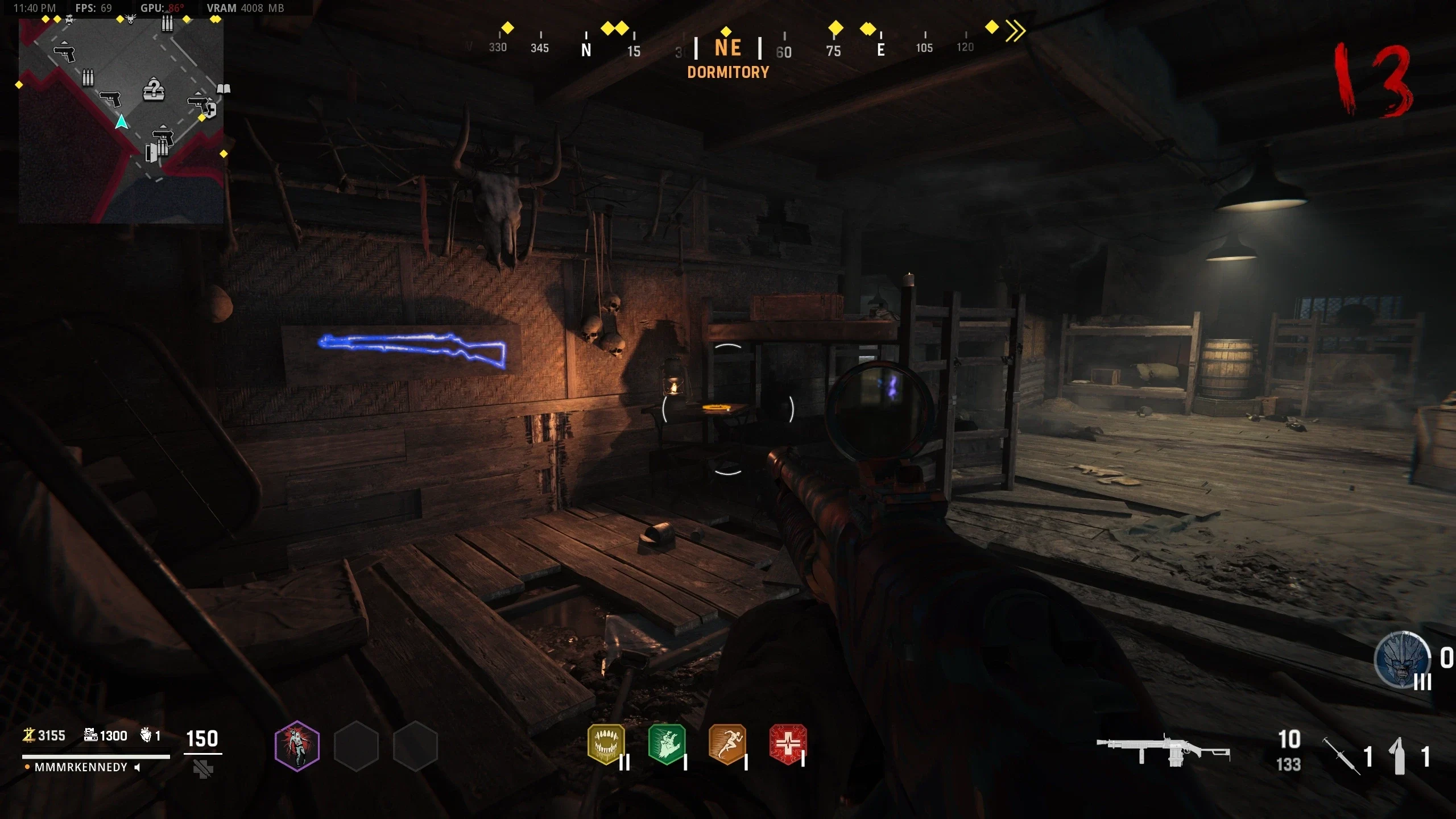Image resolution: width=1456 pixels, height=819 pixels.
Task: Click the syringe tactical equipment icon
Action: pos(1341,755)
